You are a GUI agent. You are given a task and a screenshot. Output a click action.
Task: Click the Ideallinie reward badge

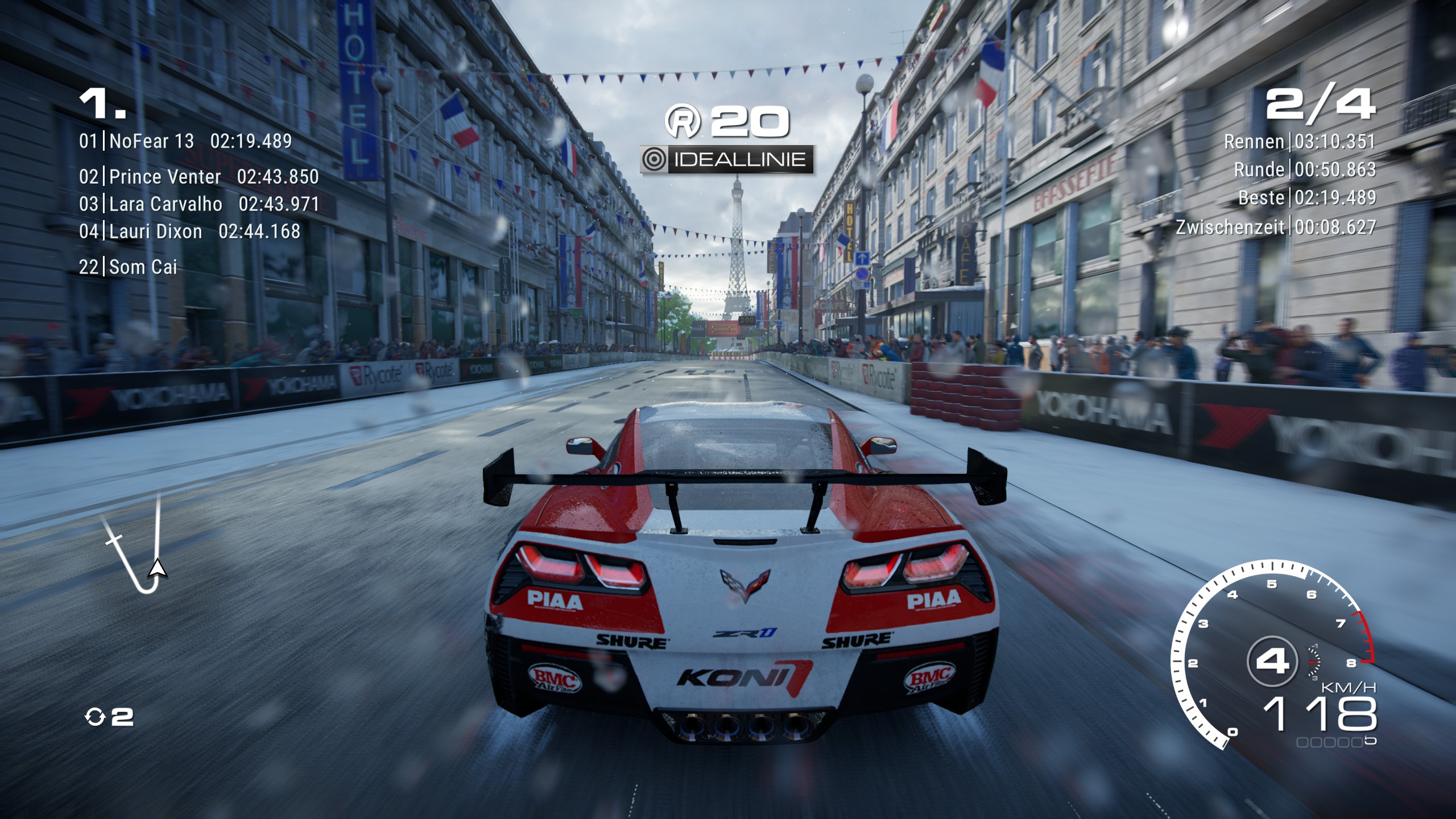(726, 160)
